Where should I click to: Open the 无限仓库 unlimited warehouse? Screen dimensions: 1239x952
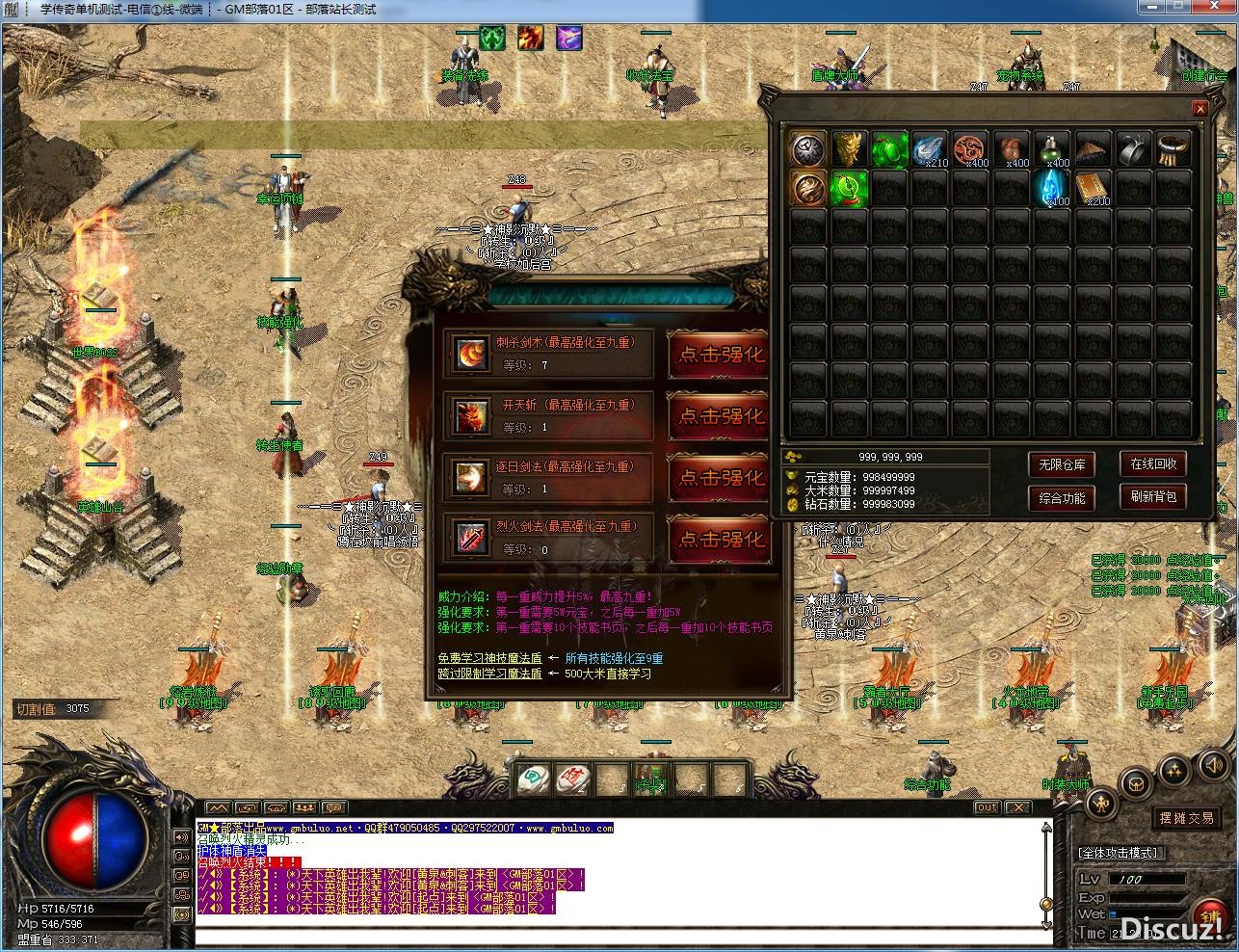point(1062,464)
